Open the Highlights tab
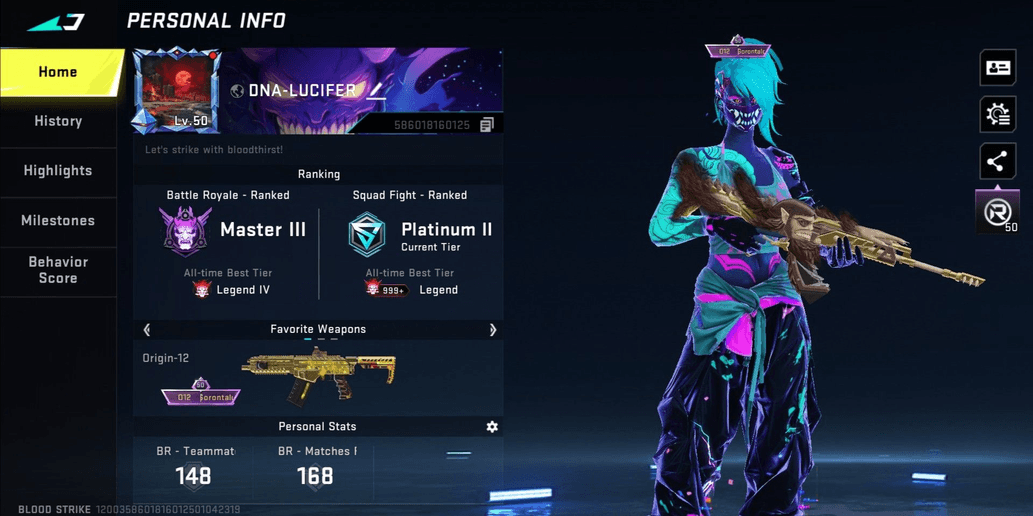Image resolution: width=1033 pixels, height=516 pixels. [x=58, y=171]
